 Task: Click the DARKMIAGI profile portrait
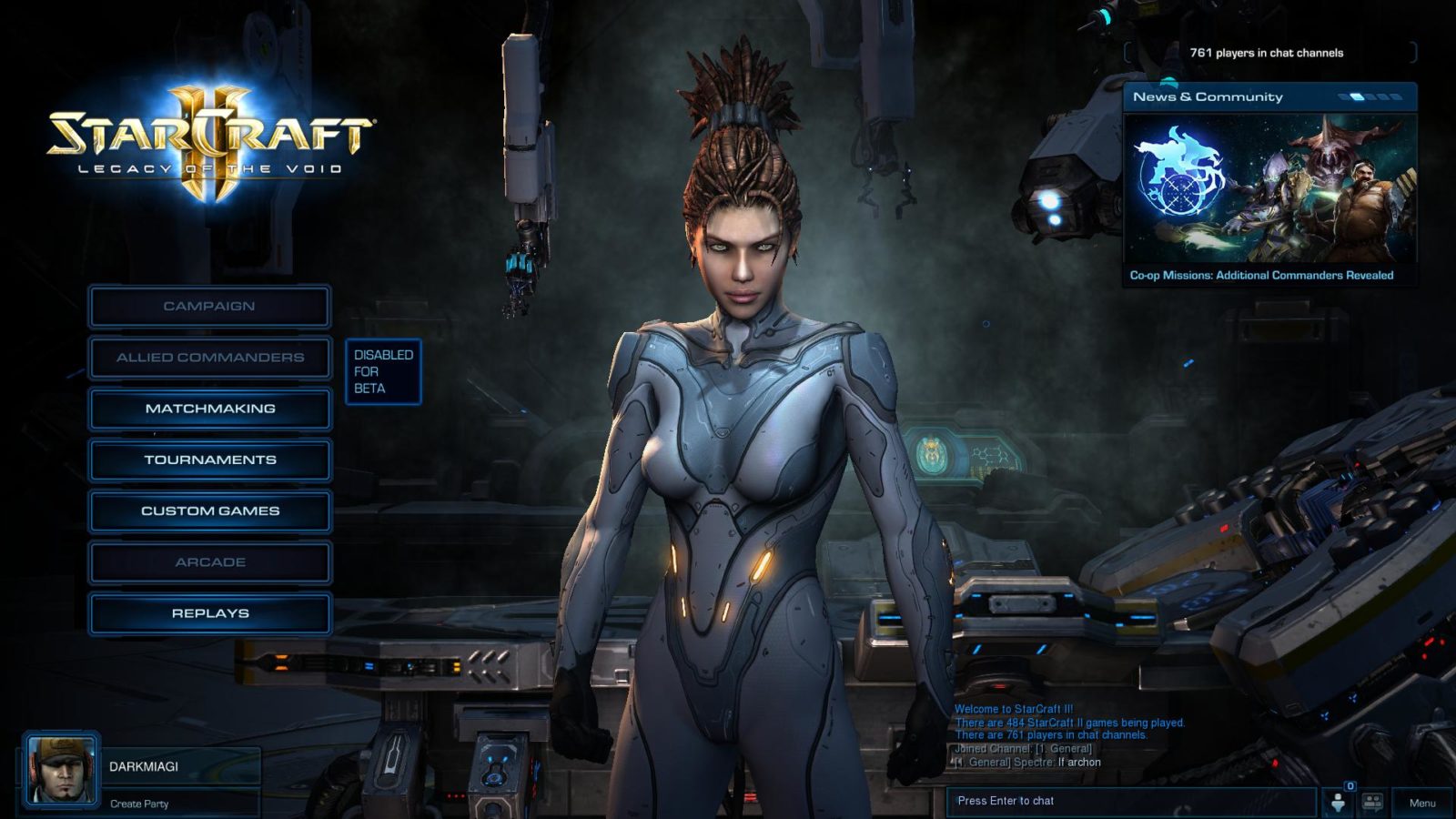coord(61,770)
